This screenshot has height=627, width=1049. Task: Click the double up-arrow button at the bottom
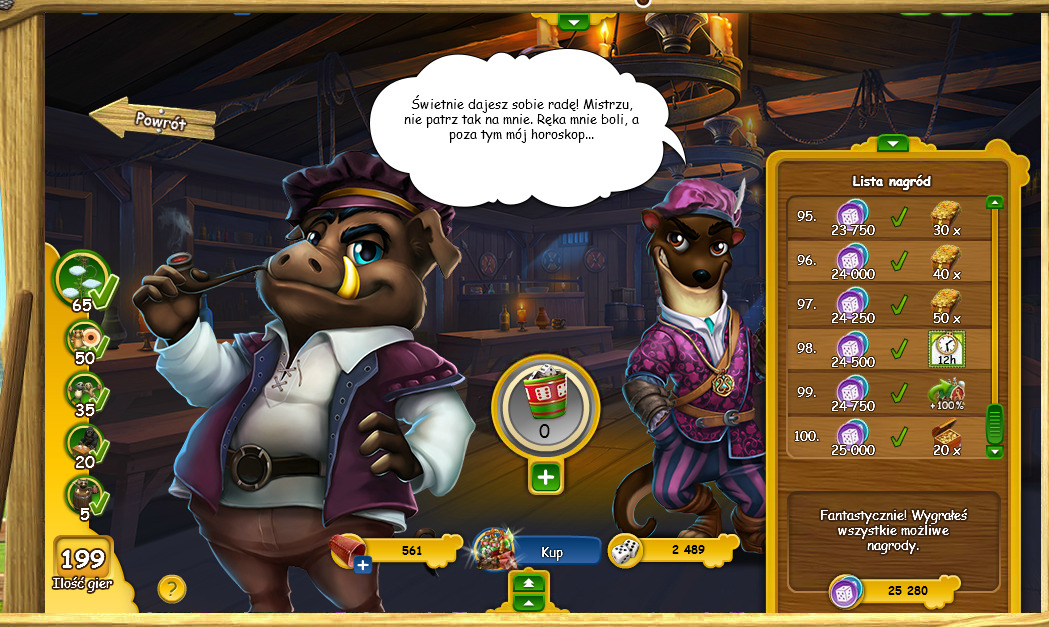(x=529, y=583)
